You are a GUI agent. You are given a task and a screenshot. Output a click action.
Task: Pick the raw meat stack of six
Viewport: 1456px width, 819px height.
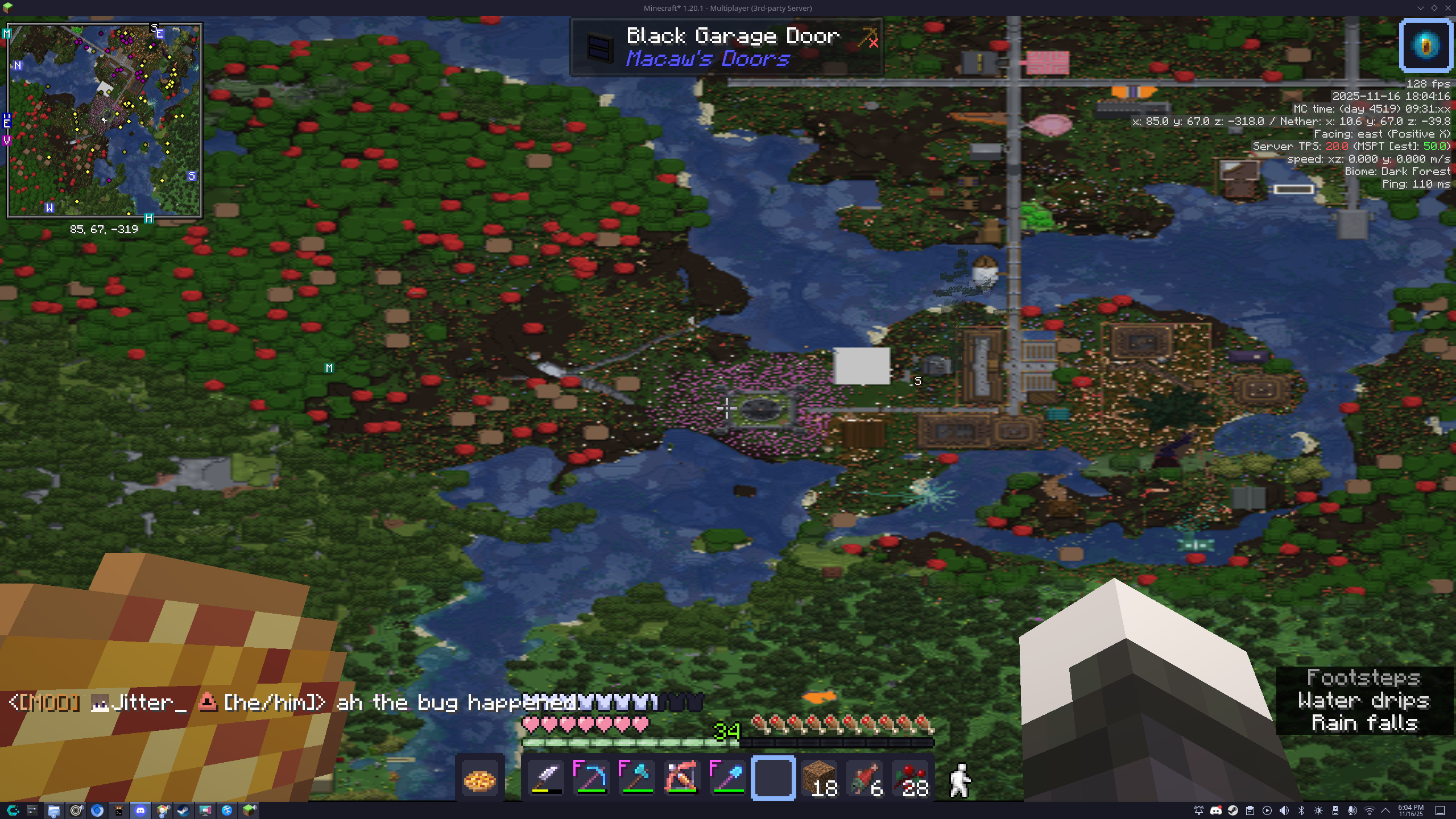(x=864, y=778)
